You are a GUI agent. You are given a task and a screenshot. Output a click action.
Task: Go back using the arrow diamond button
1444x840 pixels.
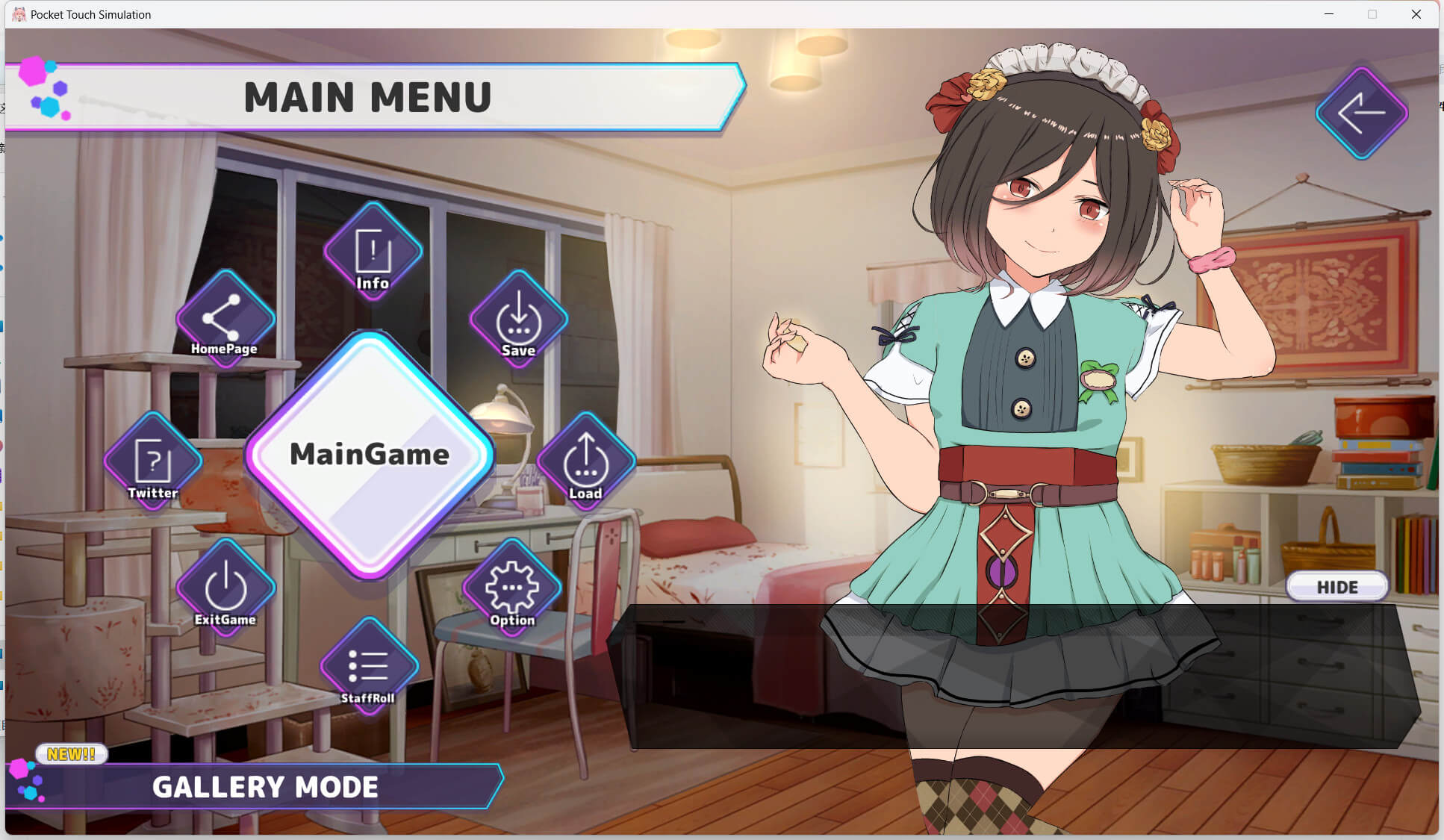click(1361, 113)
